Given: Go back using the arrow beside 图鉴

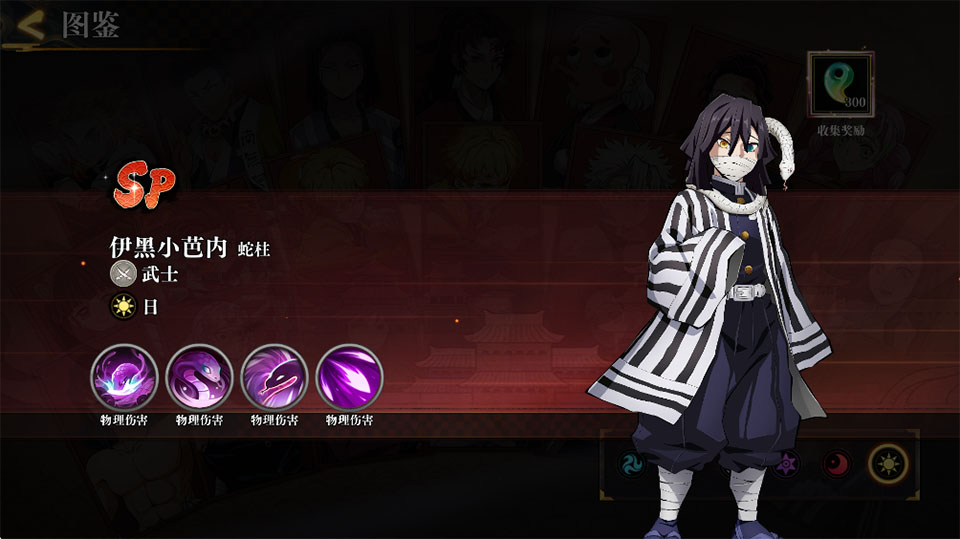Looking at the screenshot, I should pos(30,26).
